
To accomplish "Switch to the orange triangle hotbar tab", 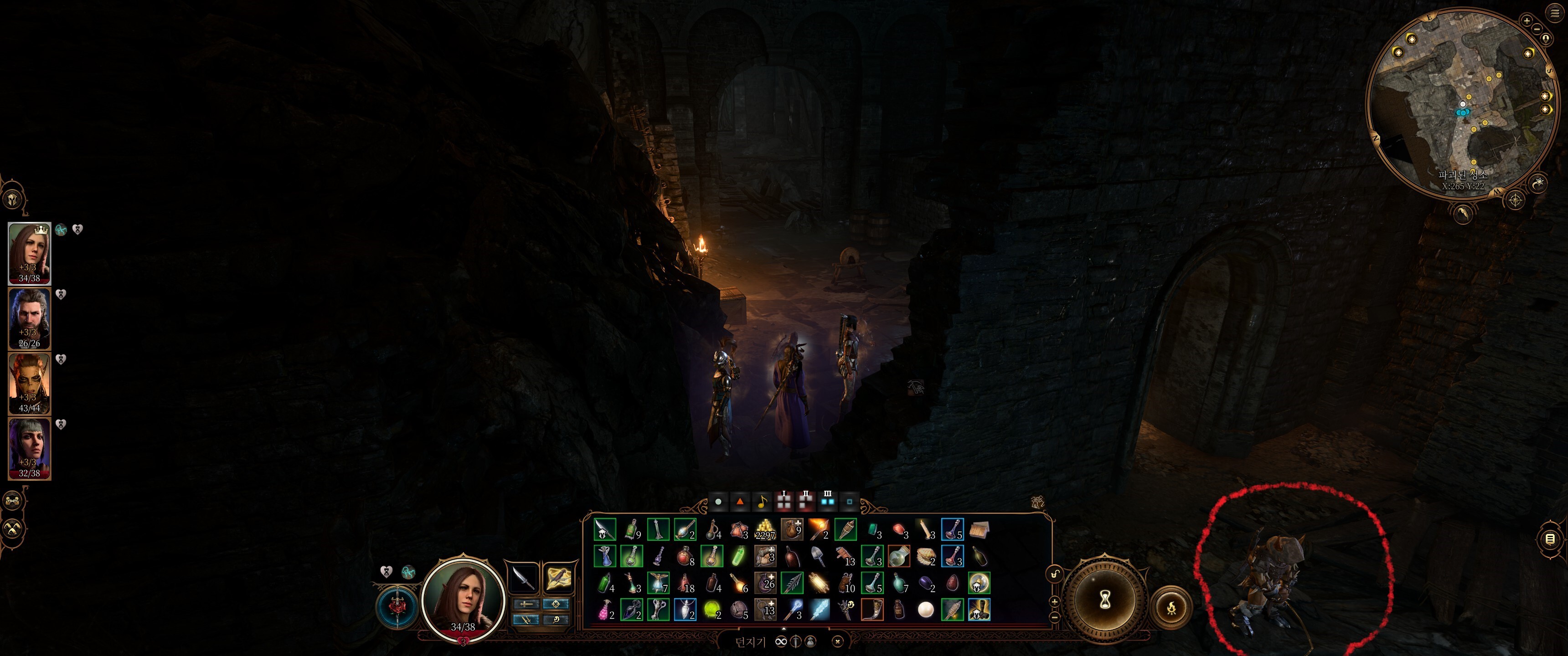I will point(740,502).
